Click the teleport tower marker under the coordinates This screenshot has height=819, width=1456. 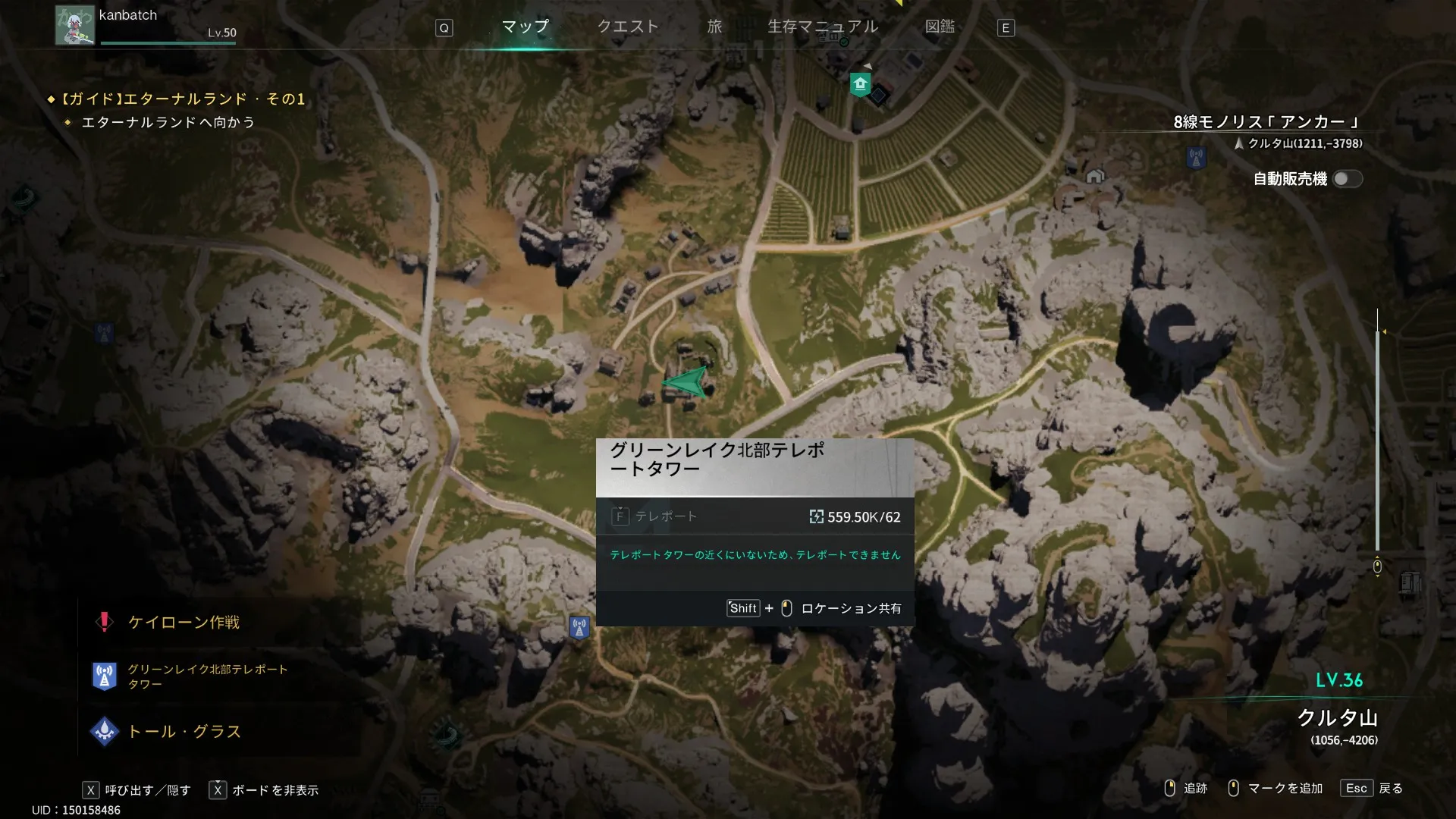point(1196,158)
